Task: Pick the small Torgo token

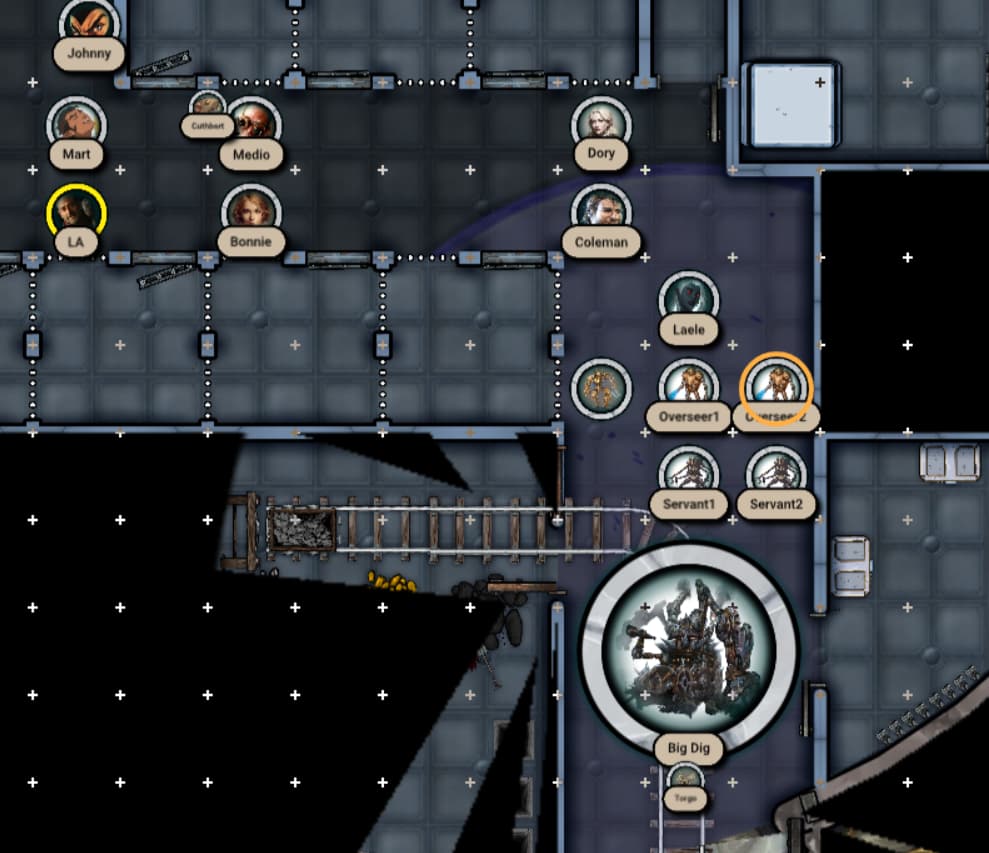Action: (x=685, y=779)
